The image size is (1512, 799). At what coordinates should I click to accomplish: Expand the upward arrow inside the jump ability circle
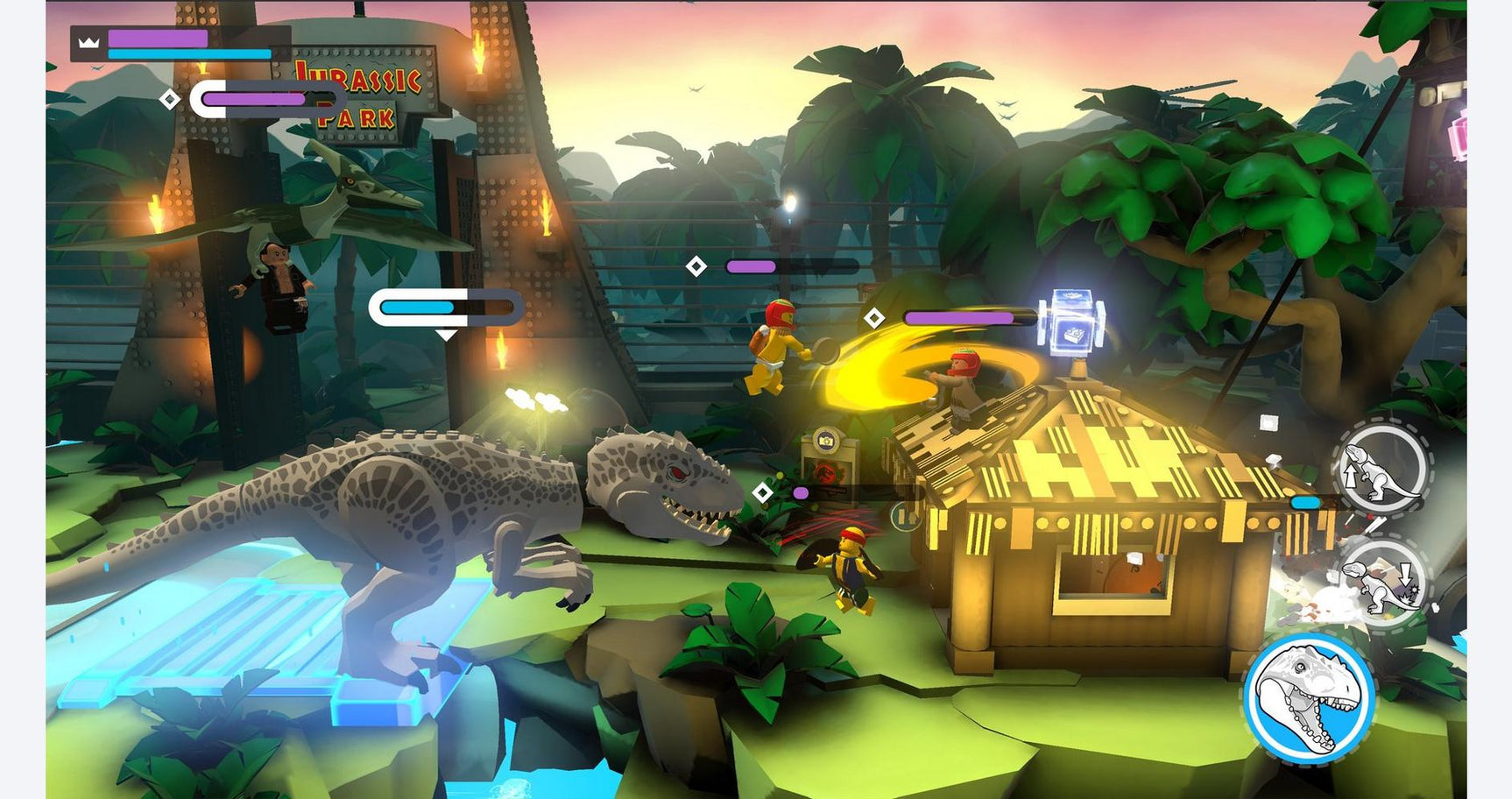pyautogui.click(x=1351, y=476)
